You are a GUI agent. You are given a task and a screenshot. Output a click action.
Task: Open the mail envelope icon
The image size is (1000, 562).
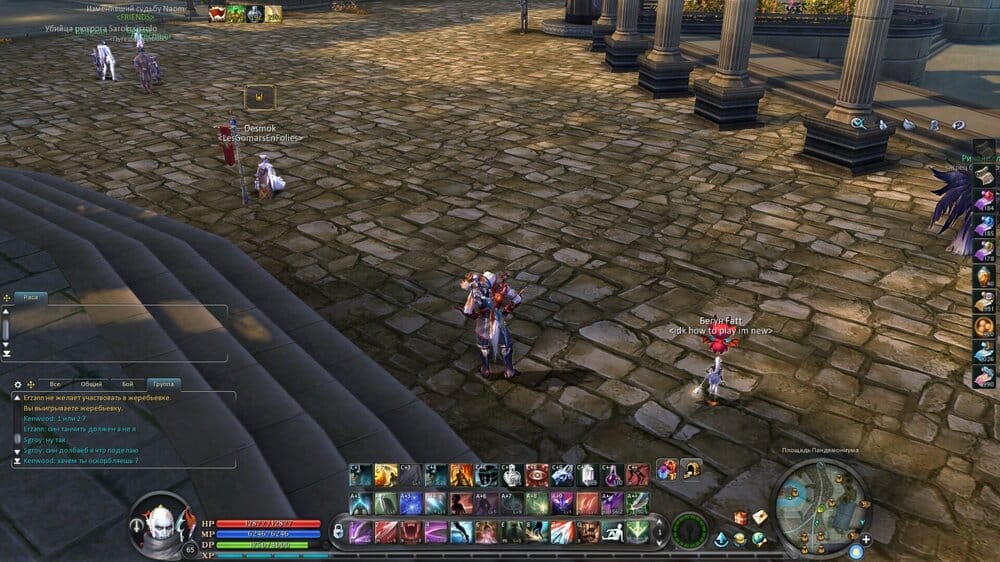(x=760, y=517)
